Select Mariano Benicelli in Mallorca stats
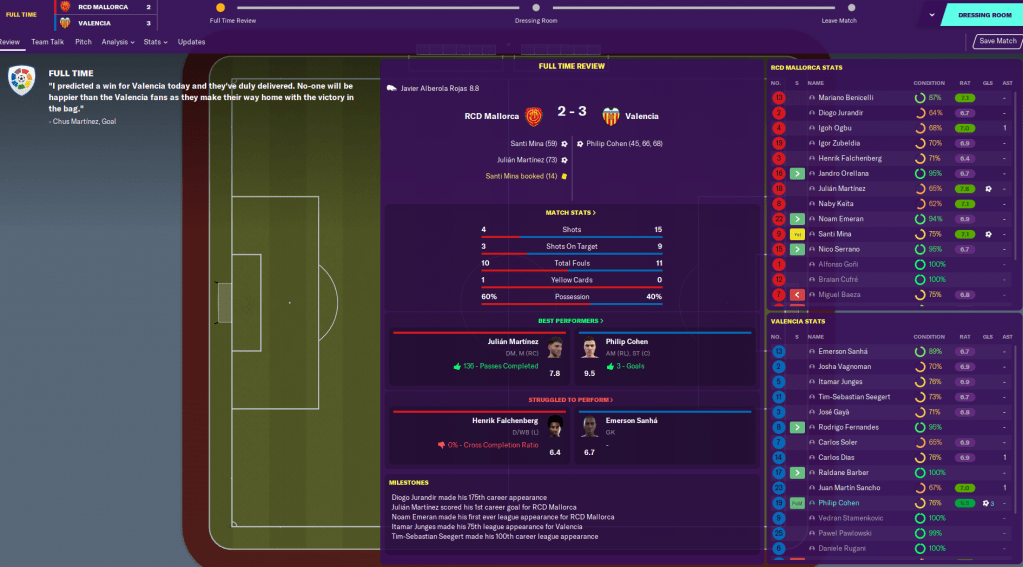This screenshot has width=1023, height=567. click(846, 98)
